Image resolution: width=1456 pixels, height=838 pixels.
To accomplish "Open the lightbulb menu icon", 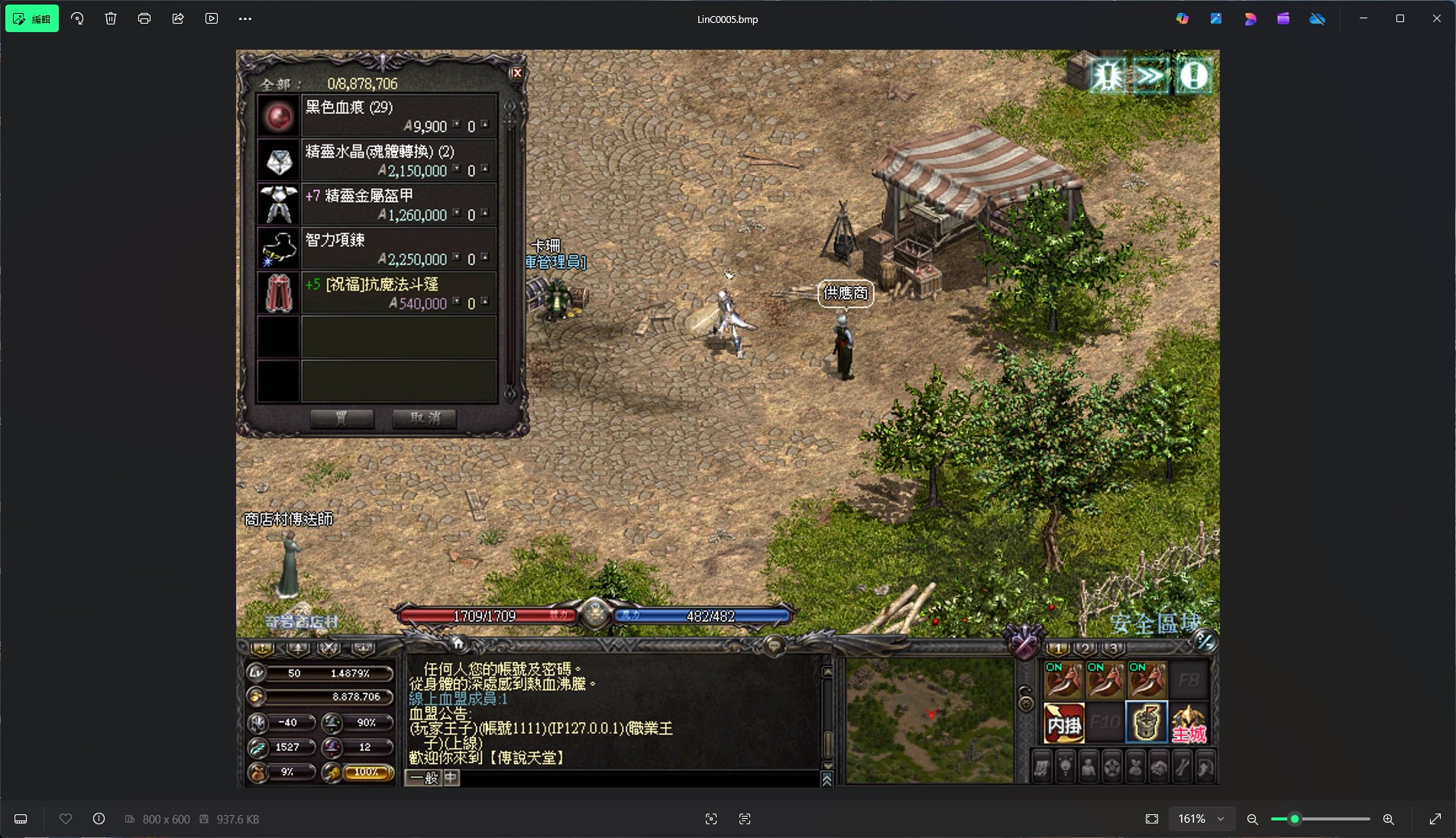I will click(1065, 766).
